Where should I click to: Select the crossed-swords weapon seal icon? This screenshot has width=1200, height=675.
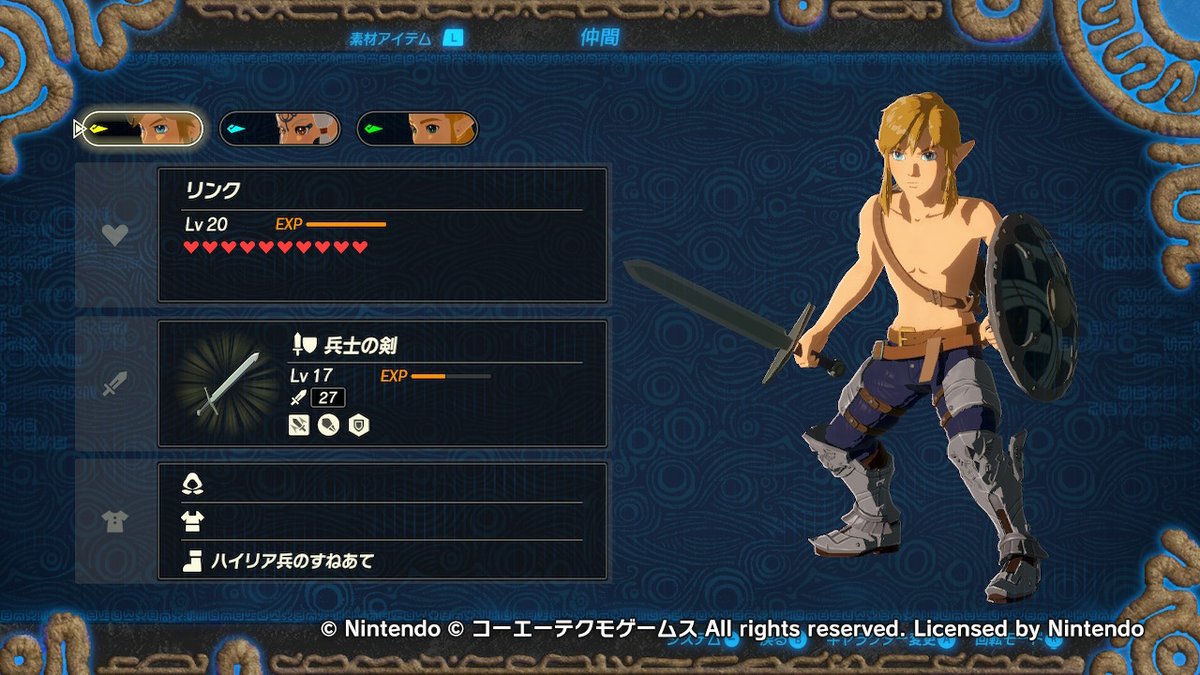299,424
